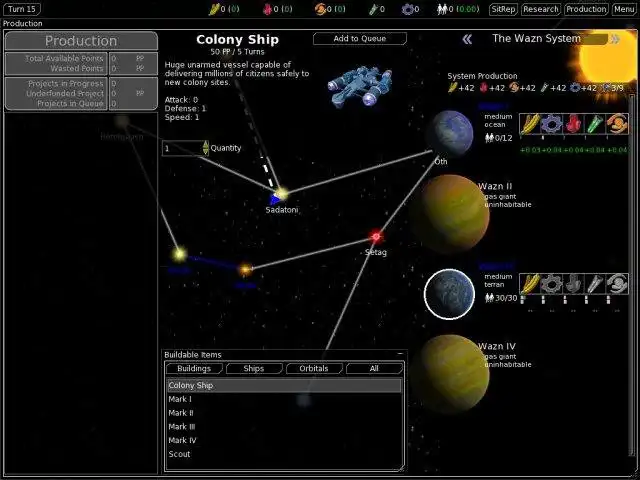Go to the previous star system
This screenshot has height=480, width=640.
click(467, 39)
